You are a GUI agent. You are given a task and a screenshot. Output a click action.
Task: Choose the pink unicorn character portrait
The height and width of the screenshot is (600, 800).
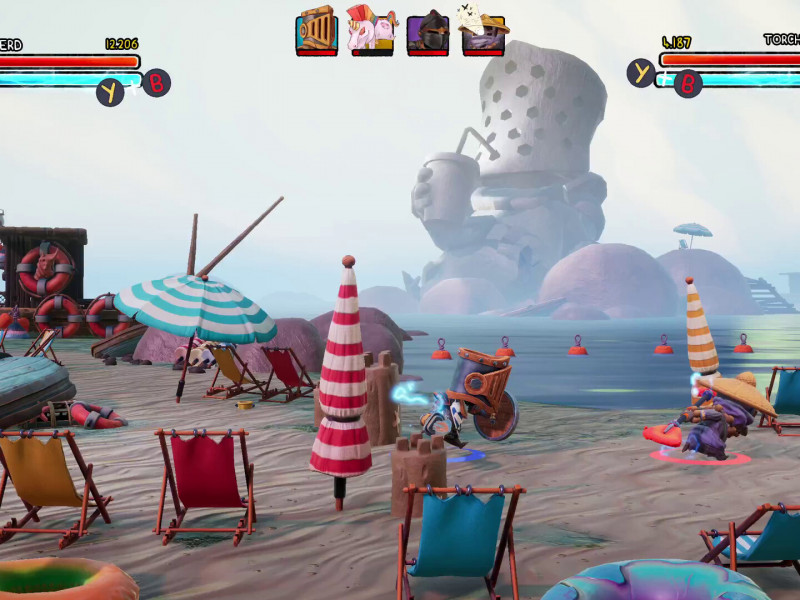point(371,30)
